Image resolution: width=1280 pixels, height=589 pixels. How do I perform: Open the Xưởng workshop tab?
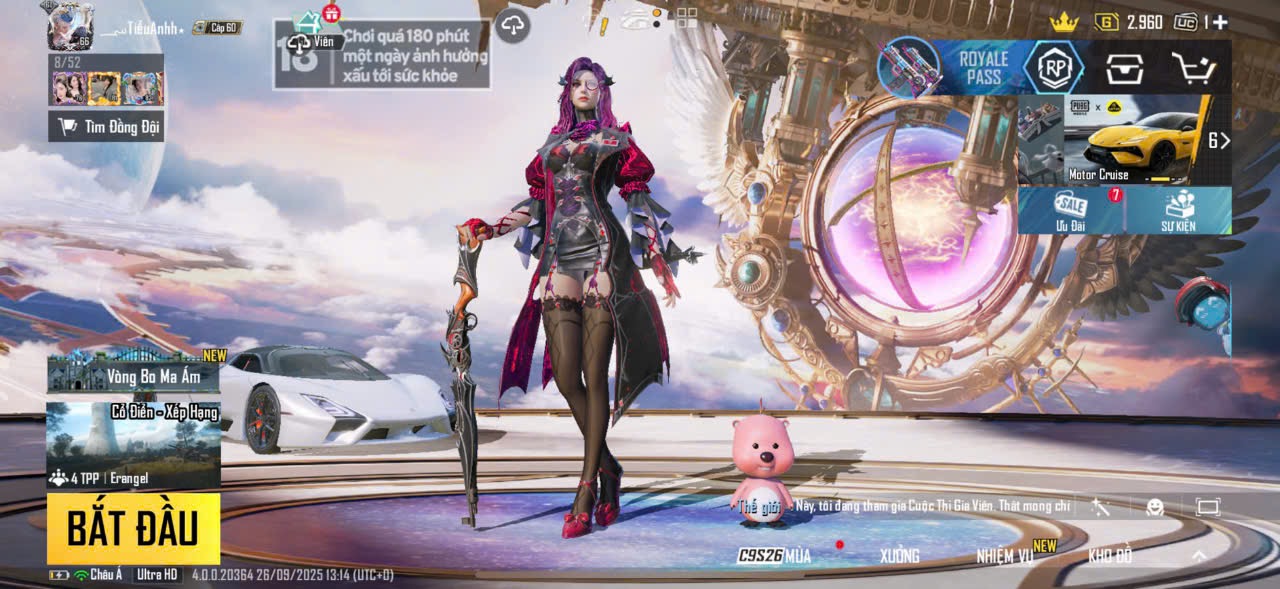point(899,556)
